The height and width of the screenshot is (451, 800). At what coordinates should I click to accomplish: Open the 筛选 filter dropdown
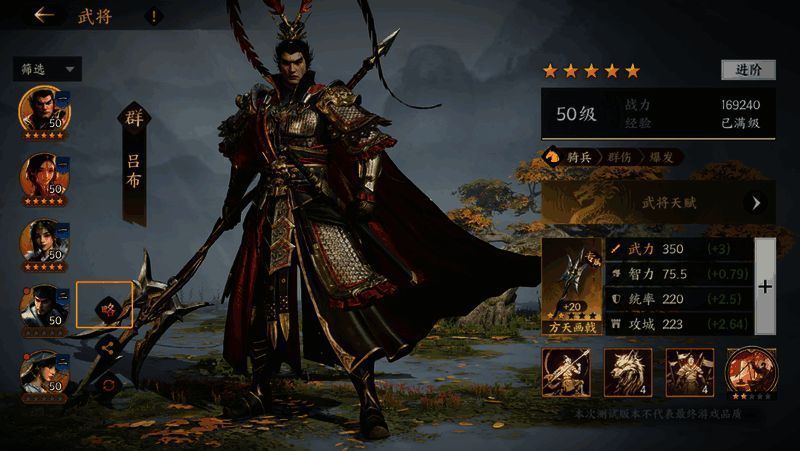coord(46,69)
